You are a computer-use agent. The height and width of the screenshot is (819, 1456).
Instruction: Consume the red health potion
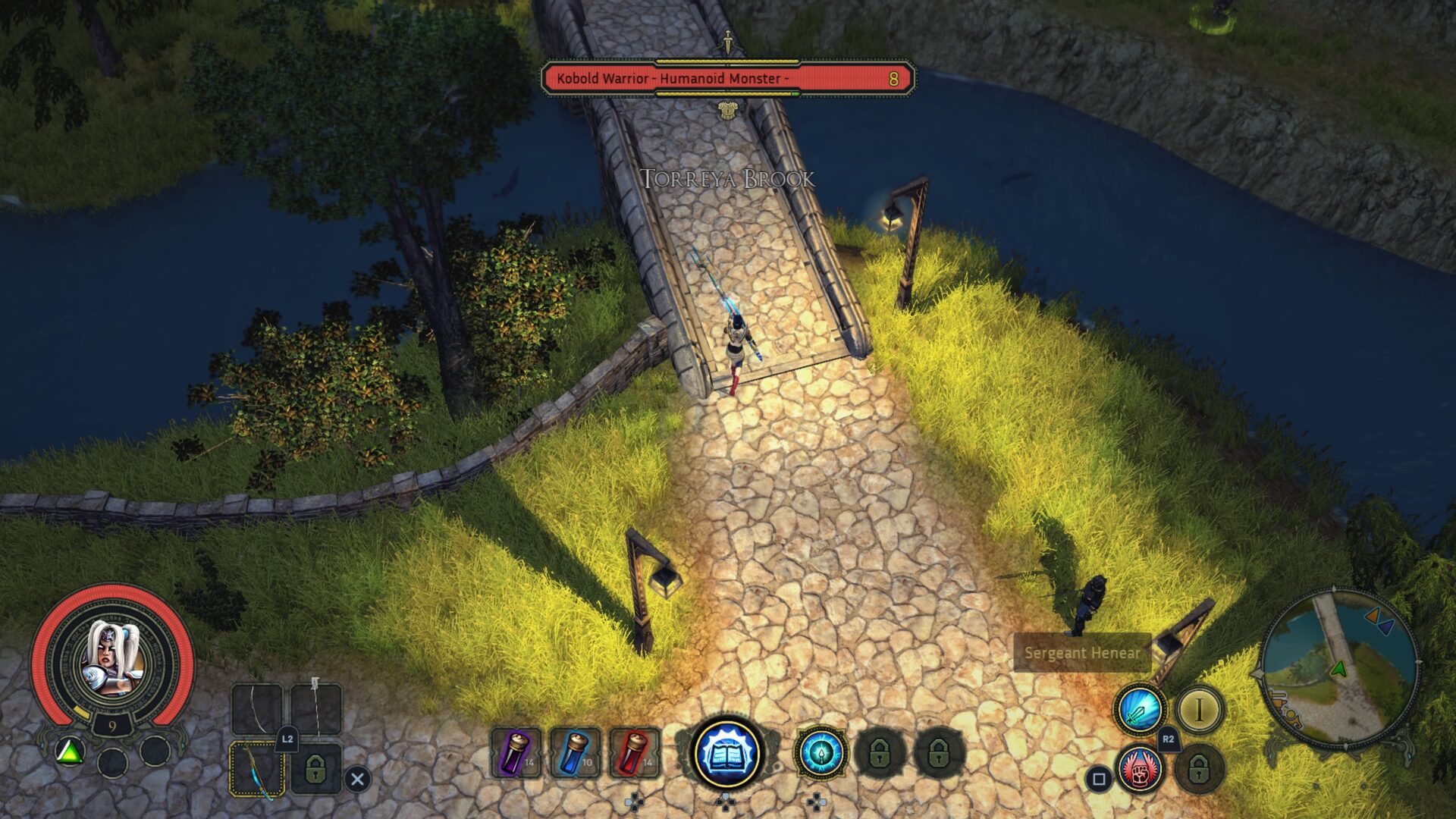point(634,752)
